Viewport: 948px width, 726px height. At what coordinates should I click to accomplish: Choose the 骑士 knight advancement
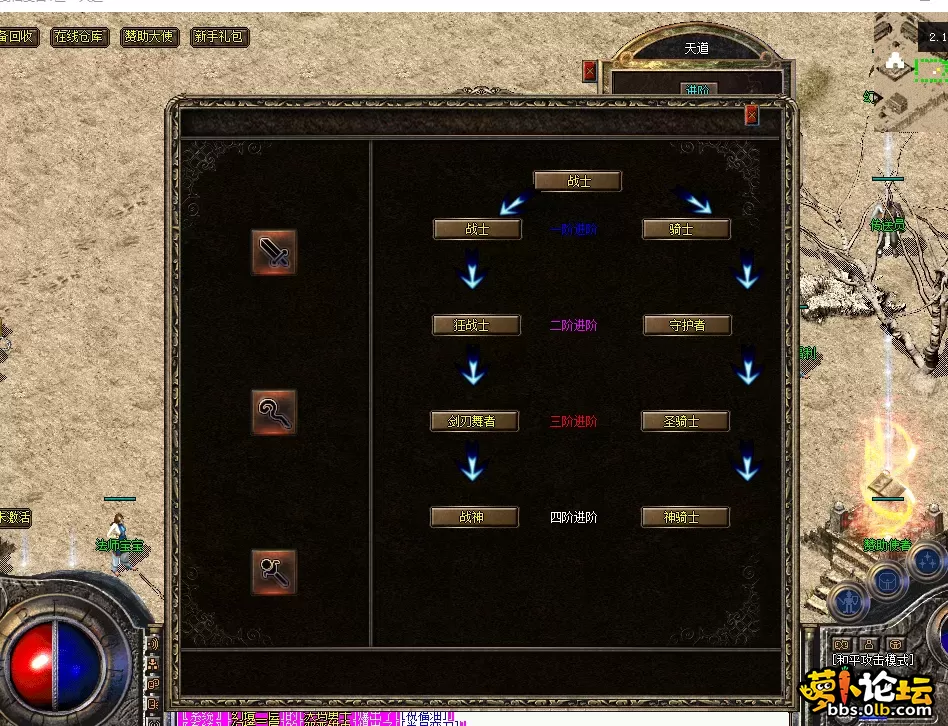(x=686, y=229)
